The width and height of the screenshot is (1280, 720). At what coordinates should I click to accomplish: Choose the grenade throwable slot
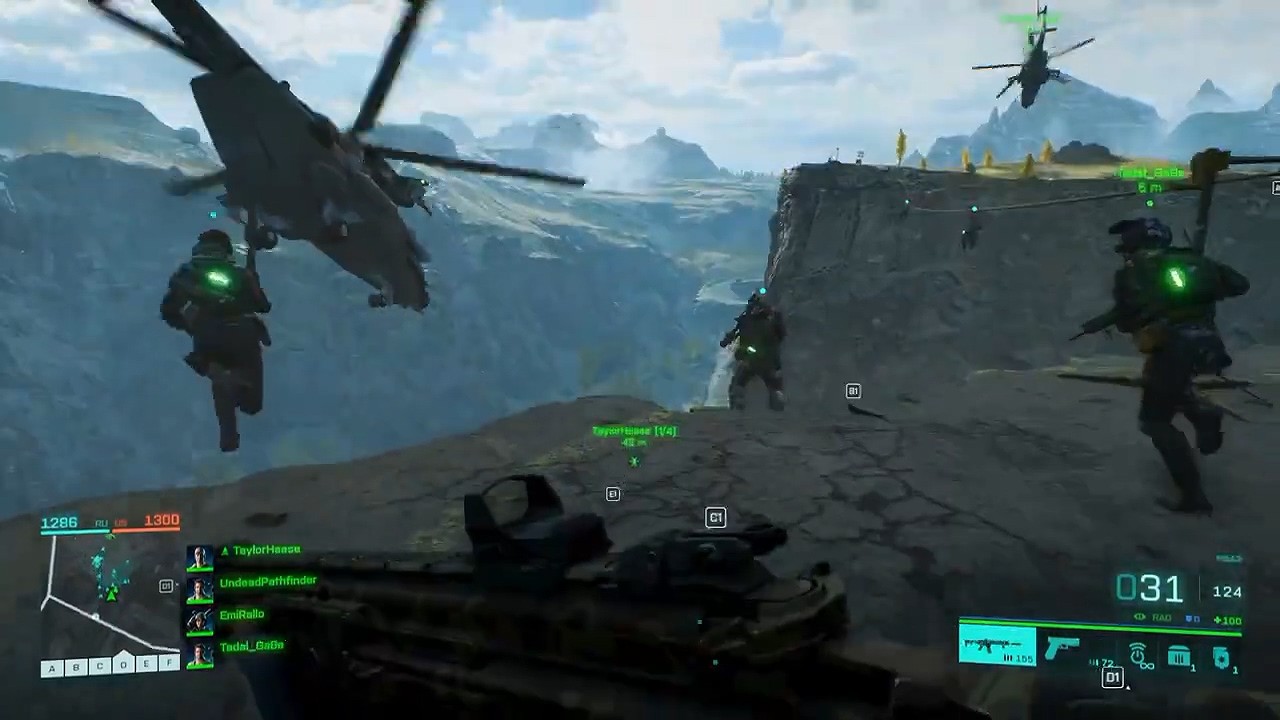[x=1222, y=657]
